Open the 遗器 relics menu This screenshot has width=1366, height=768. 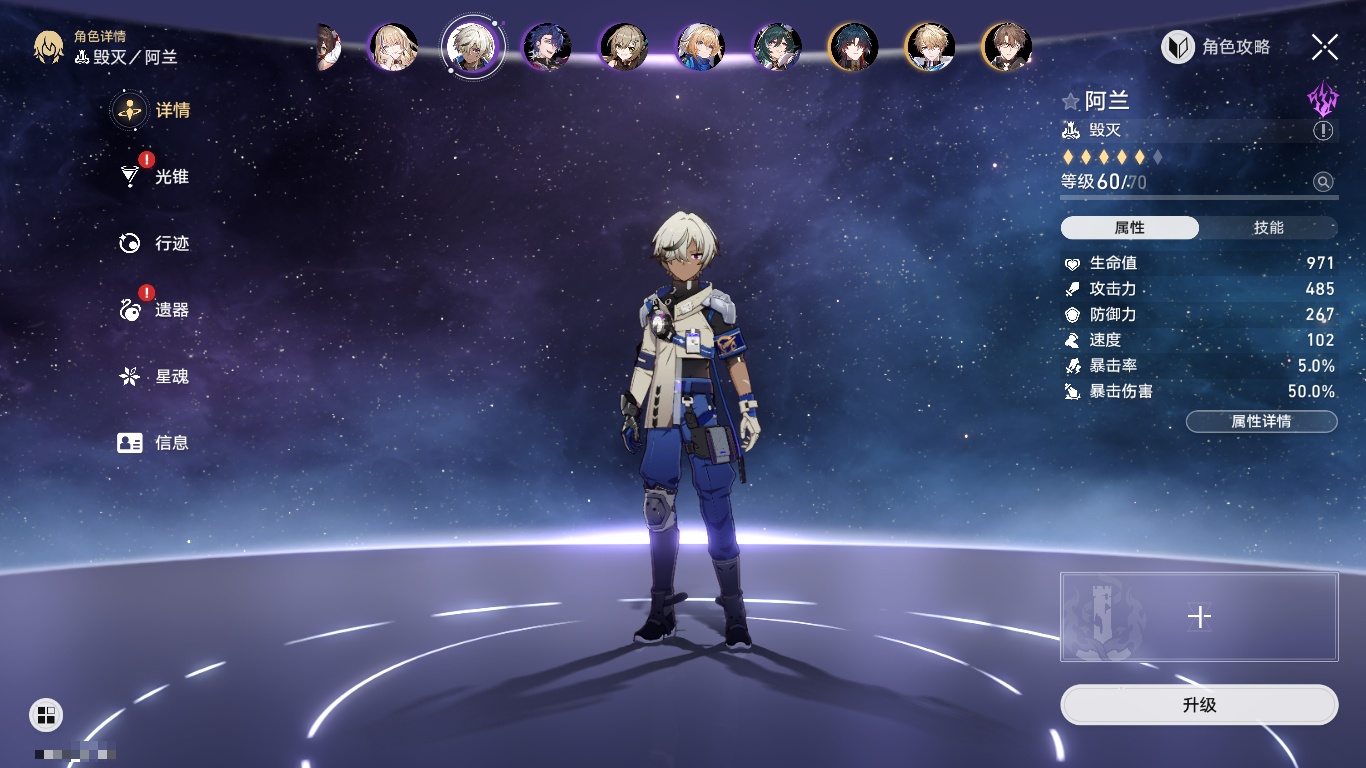(x=170, y=310)
